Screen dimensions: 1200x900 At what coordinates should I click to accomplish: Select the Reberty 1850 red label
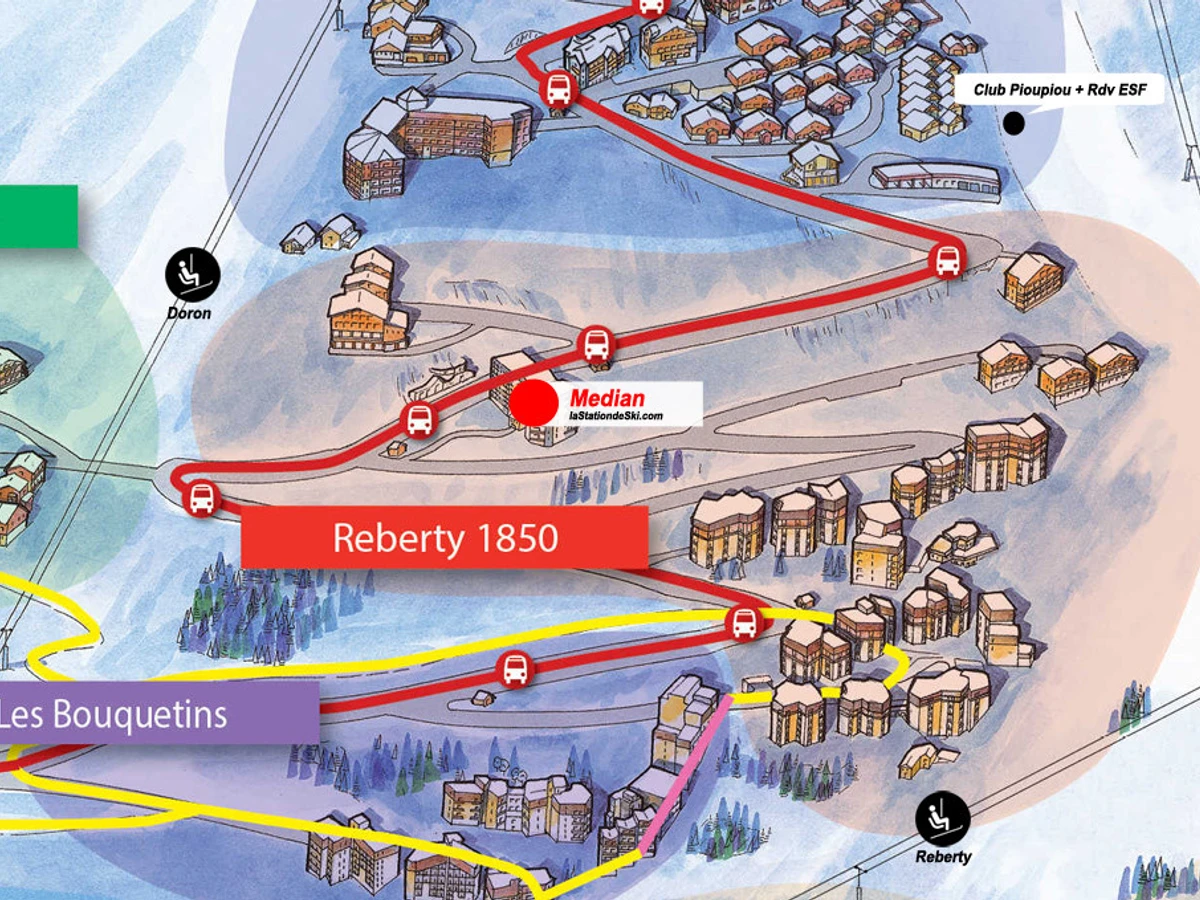(x=445, y=538)
